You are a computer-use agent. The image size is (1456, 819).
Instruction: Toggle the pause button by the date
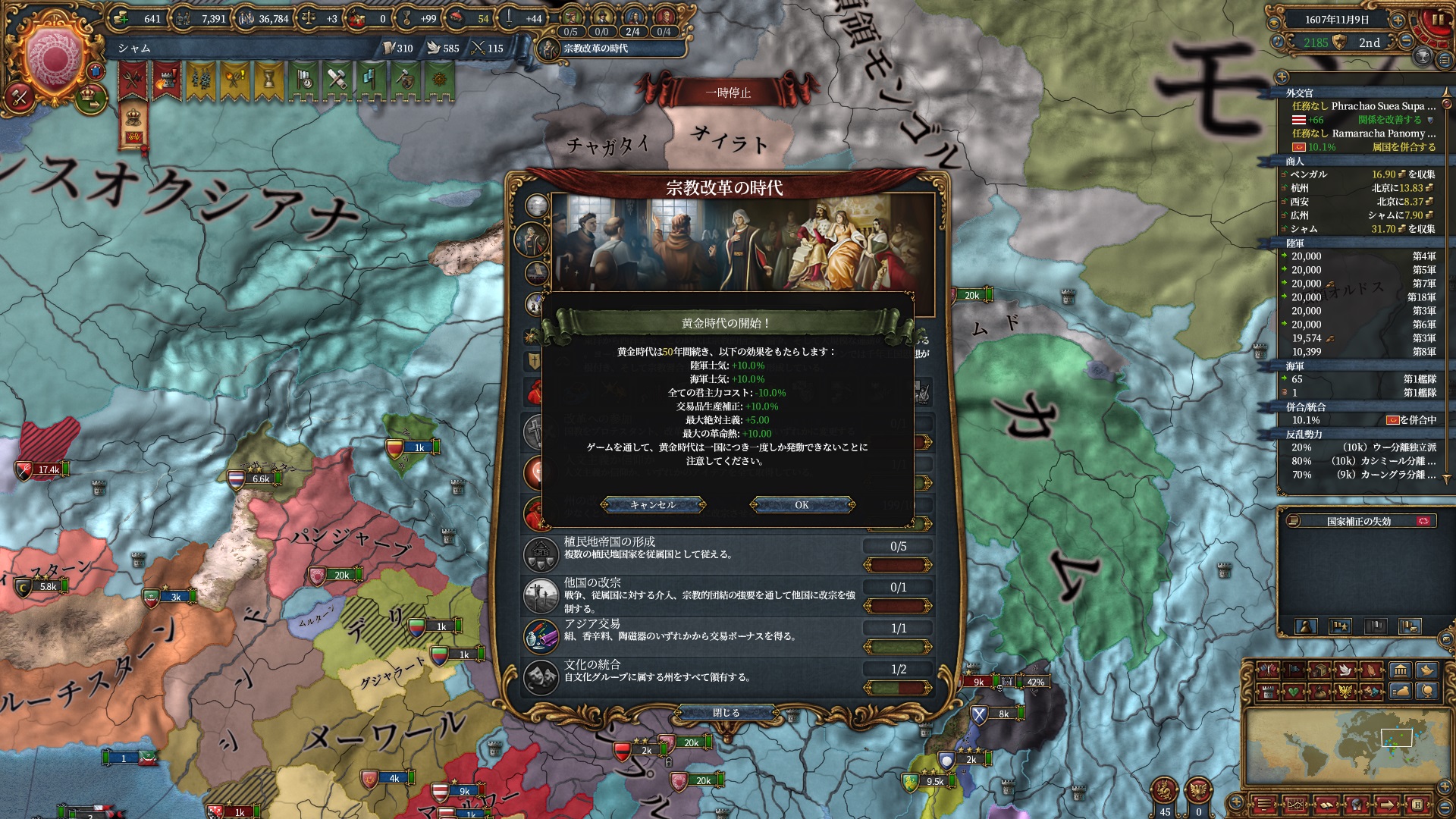tap(1437, 20)
